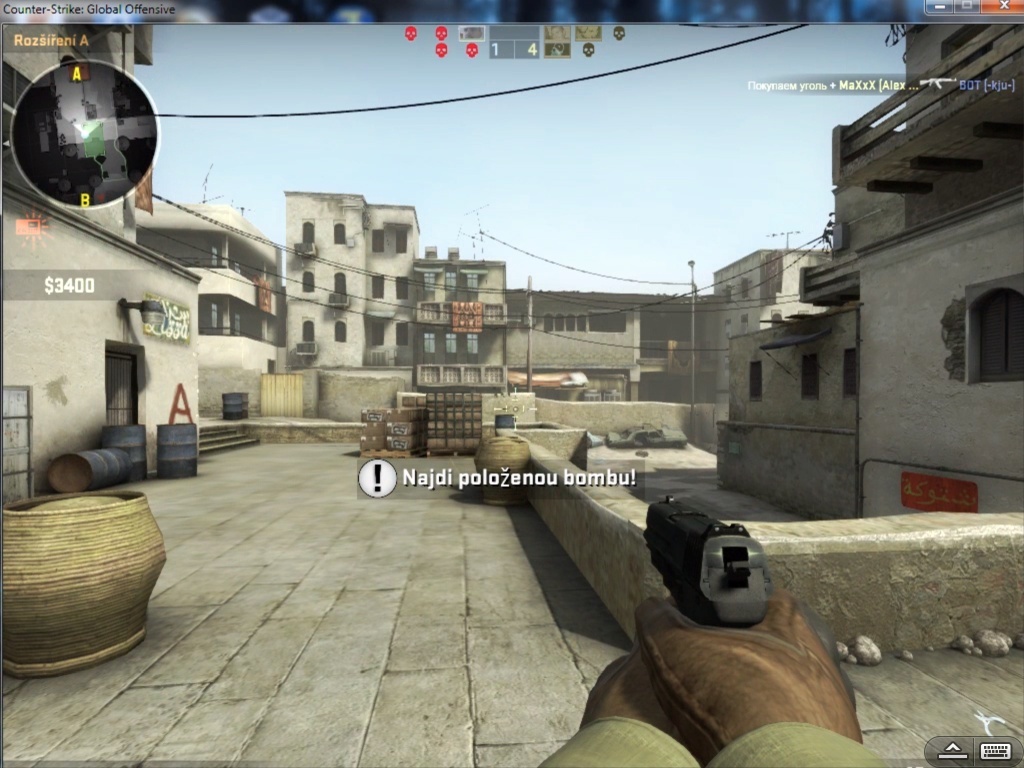Select the B bombsite marker on radar
Image resolution: width=1024 pixels, height=768 pixels.
[x=85, y=200]
